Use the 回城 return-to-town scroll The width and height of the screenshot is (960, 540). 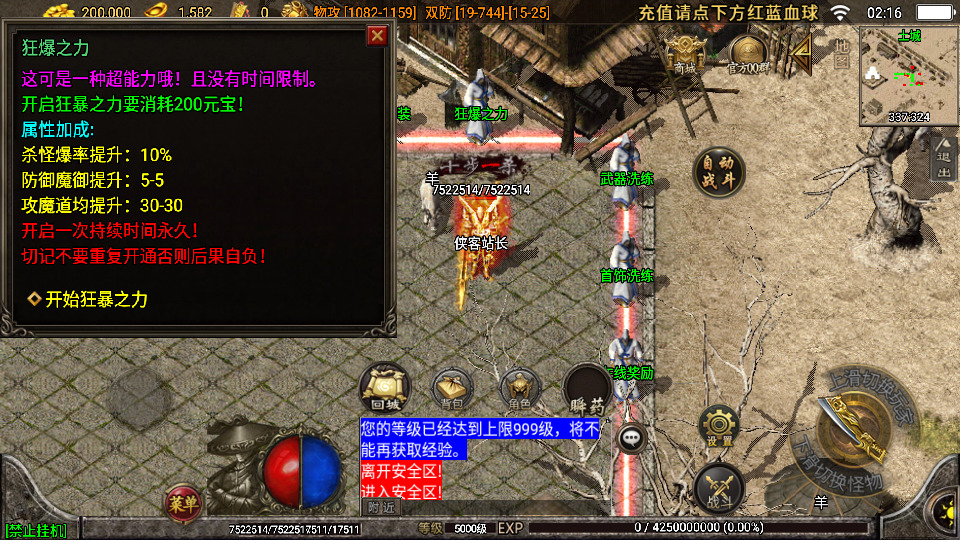[x=384, y=388]
